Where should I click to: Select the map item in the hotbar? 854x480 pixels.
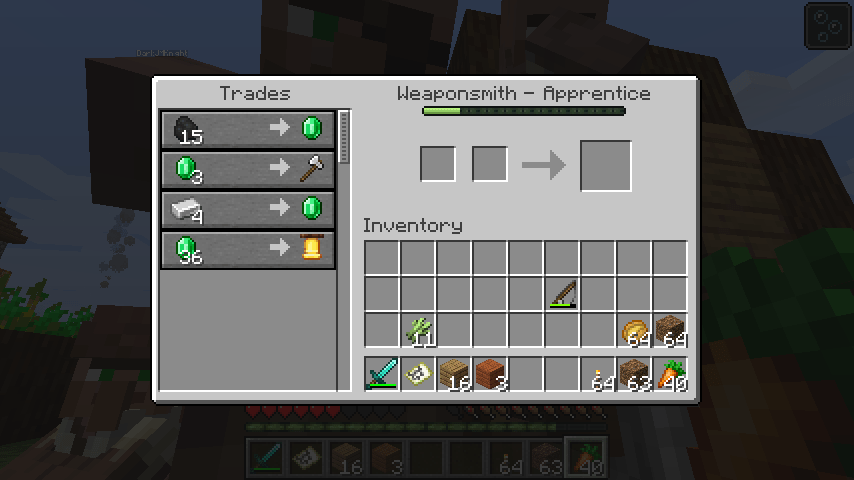click(x=418, y=374)
